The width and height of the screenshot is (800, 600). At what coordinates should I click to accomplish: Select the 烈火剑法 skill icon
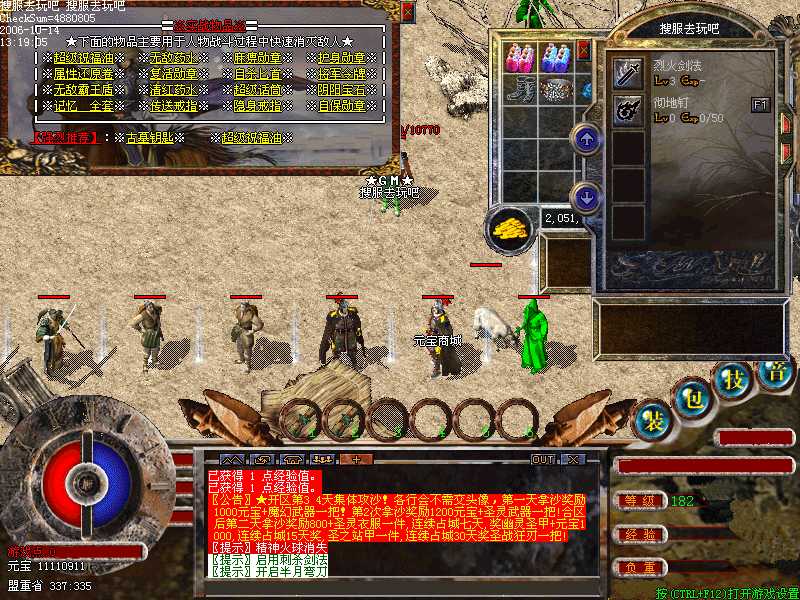pos(628,72)
